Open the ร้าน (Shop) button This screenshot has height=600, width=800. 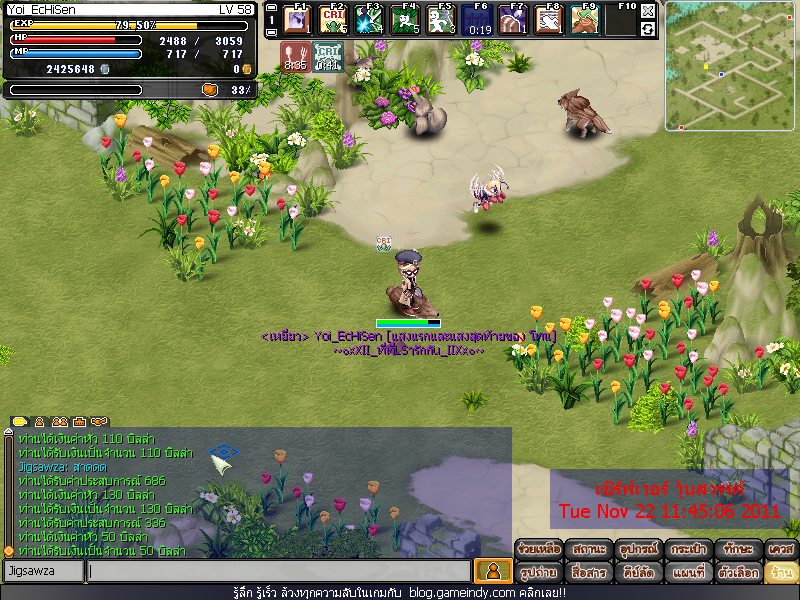pos(780,572)
